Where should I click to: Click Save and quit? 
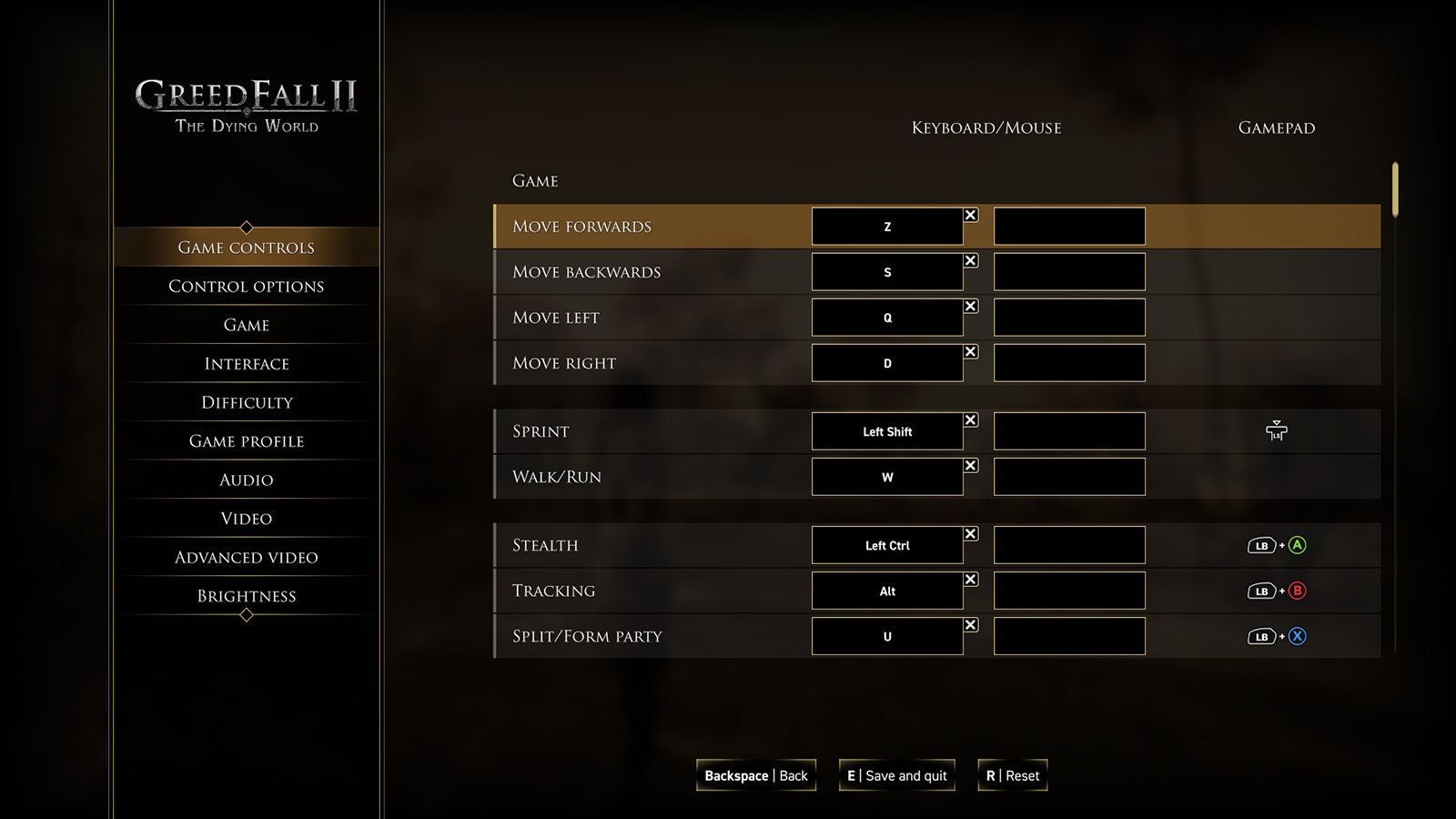[x=896, y=775]
